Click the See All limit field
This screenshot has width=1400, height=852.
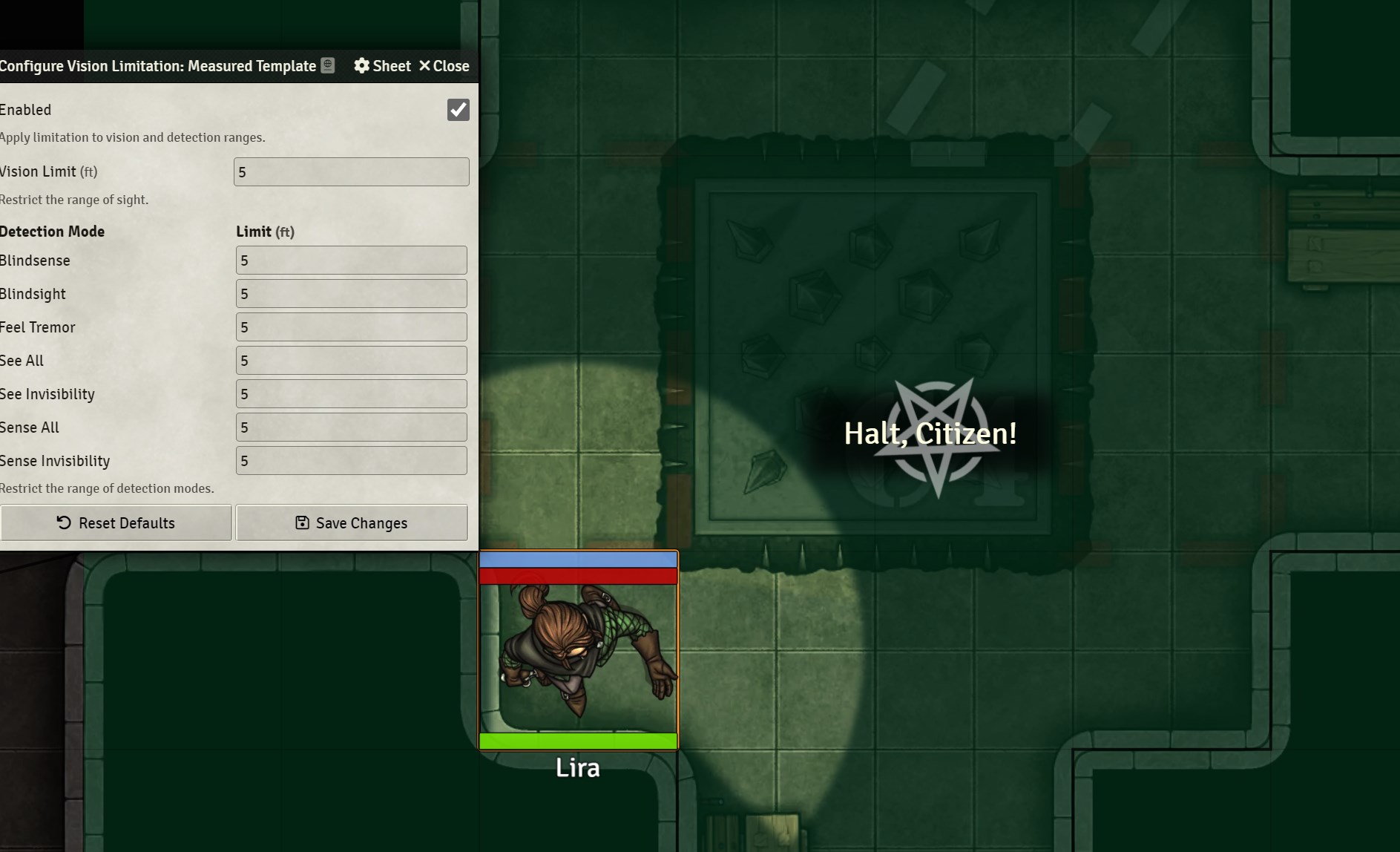click(x=351, y=360)
